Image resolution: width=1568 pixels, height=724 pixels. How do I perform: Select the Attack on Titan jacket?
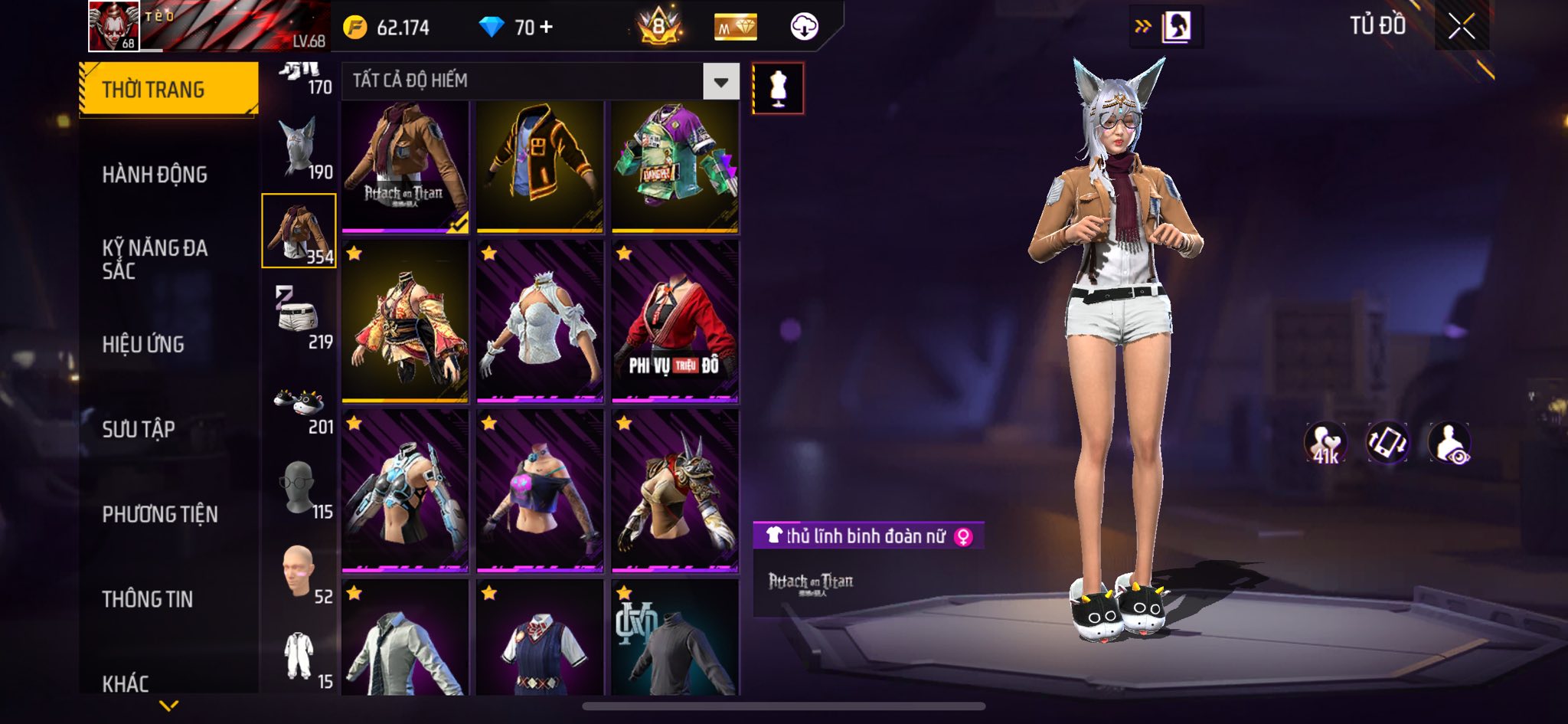pyautogui.click(x=405, y=167)
